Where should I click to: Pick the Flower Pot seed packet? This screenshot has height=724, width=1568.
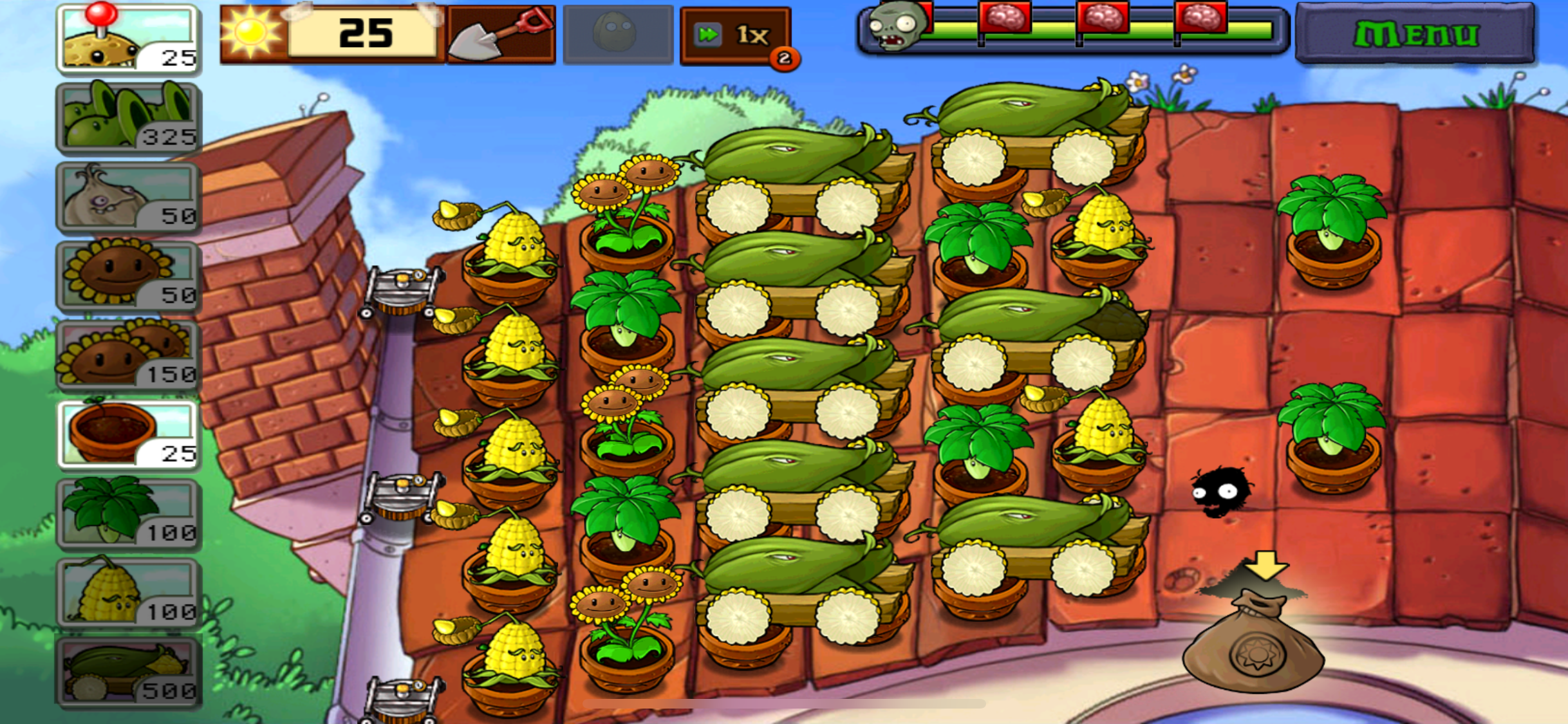[x=127, y=434]
